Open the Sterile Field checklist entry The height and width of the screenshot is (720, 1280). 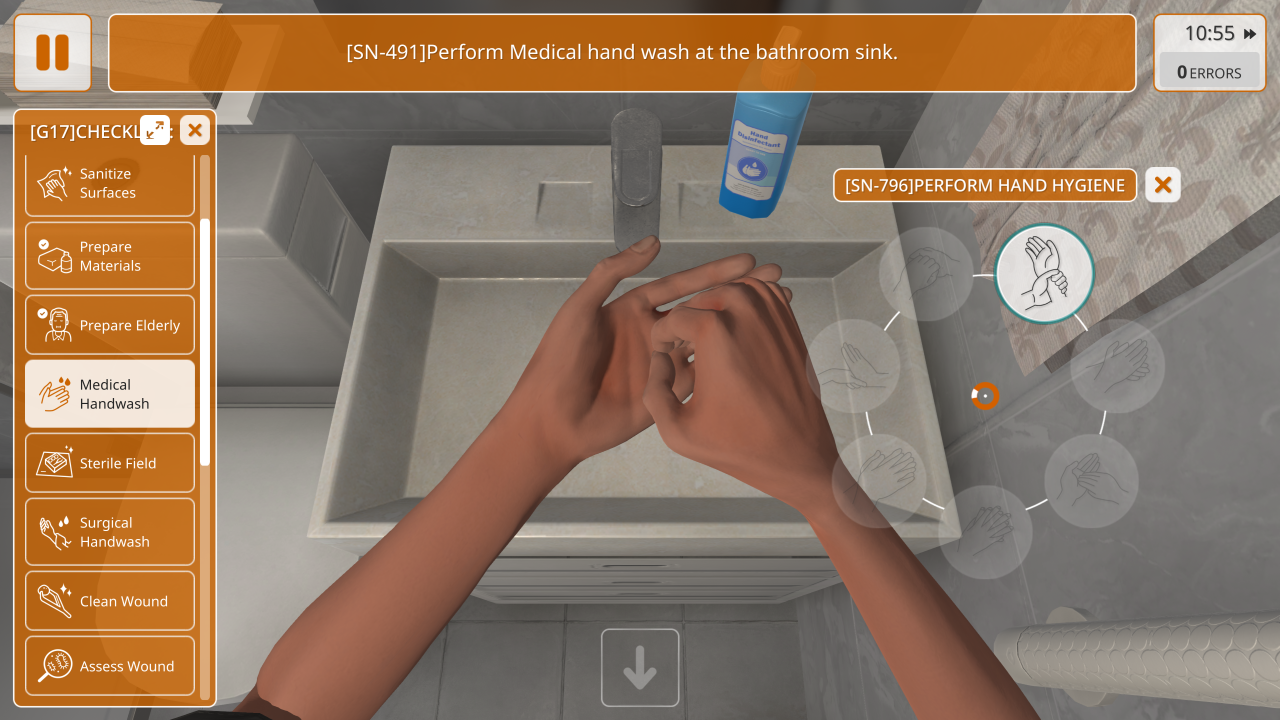[x=110, y=463]
